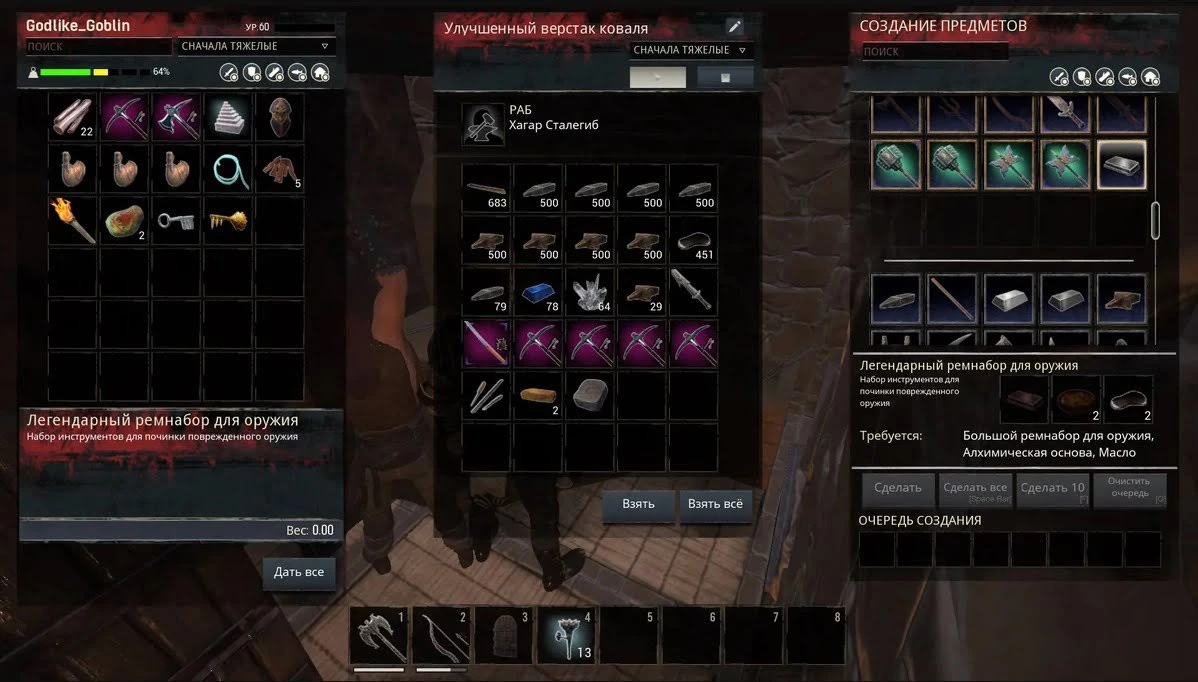Rename the workbench with the pencil icon
1198x682 pixels.
(734, 28)
